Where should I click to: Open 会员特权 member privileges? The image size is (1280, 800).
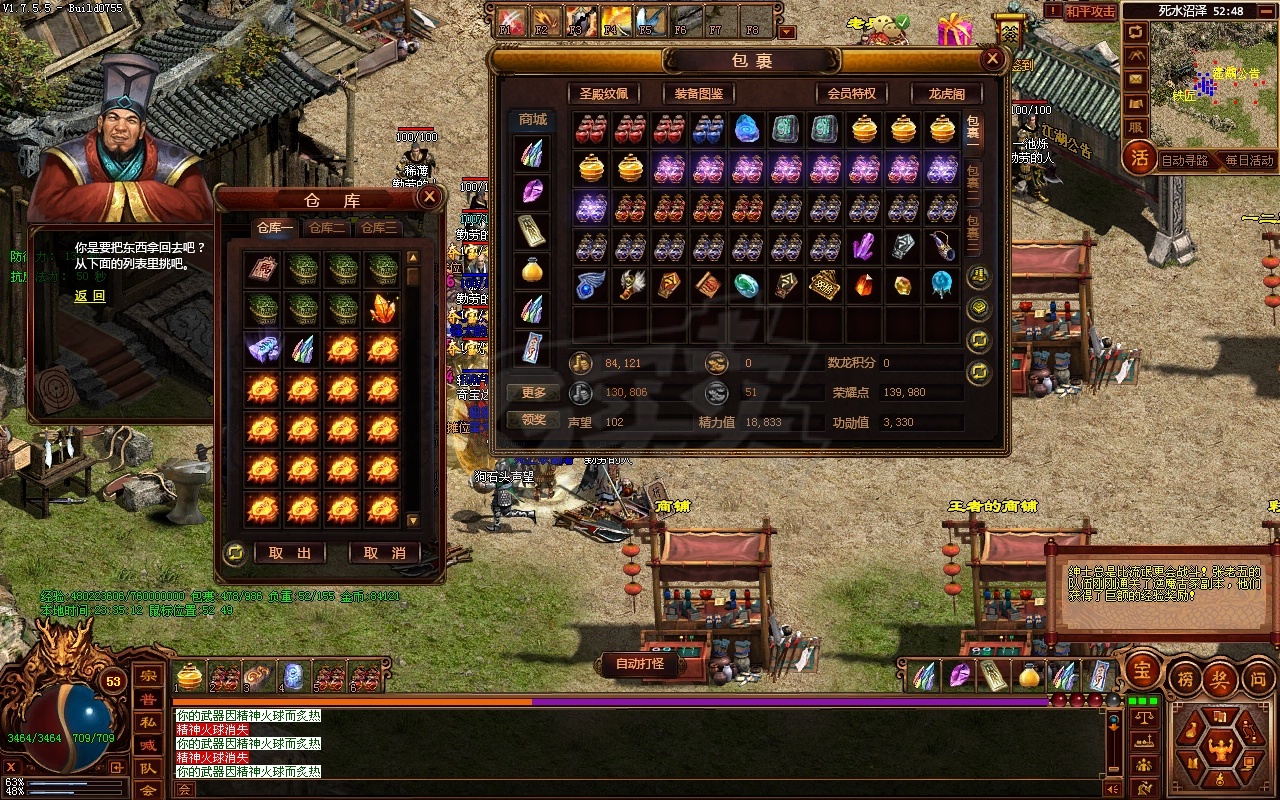click(x=851, y=93)
